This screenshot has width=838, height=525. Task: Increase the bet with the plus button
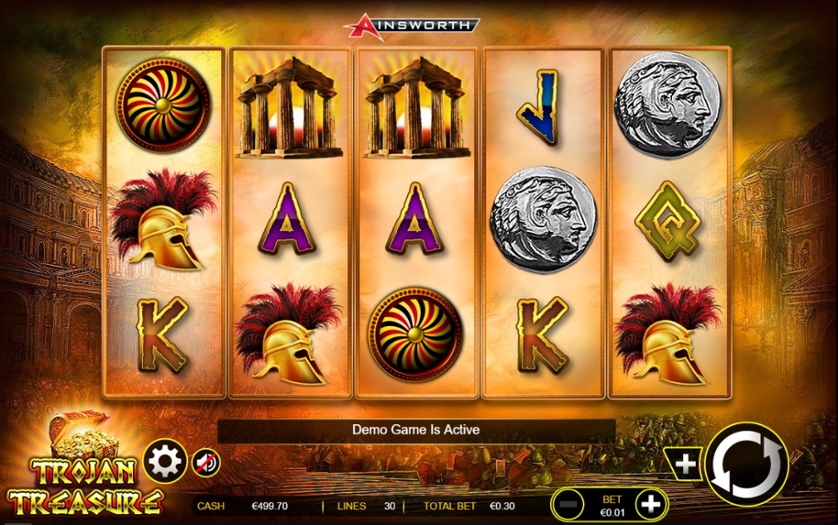click(x=650, y=503)
